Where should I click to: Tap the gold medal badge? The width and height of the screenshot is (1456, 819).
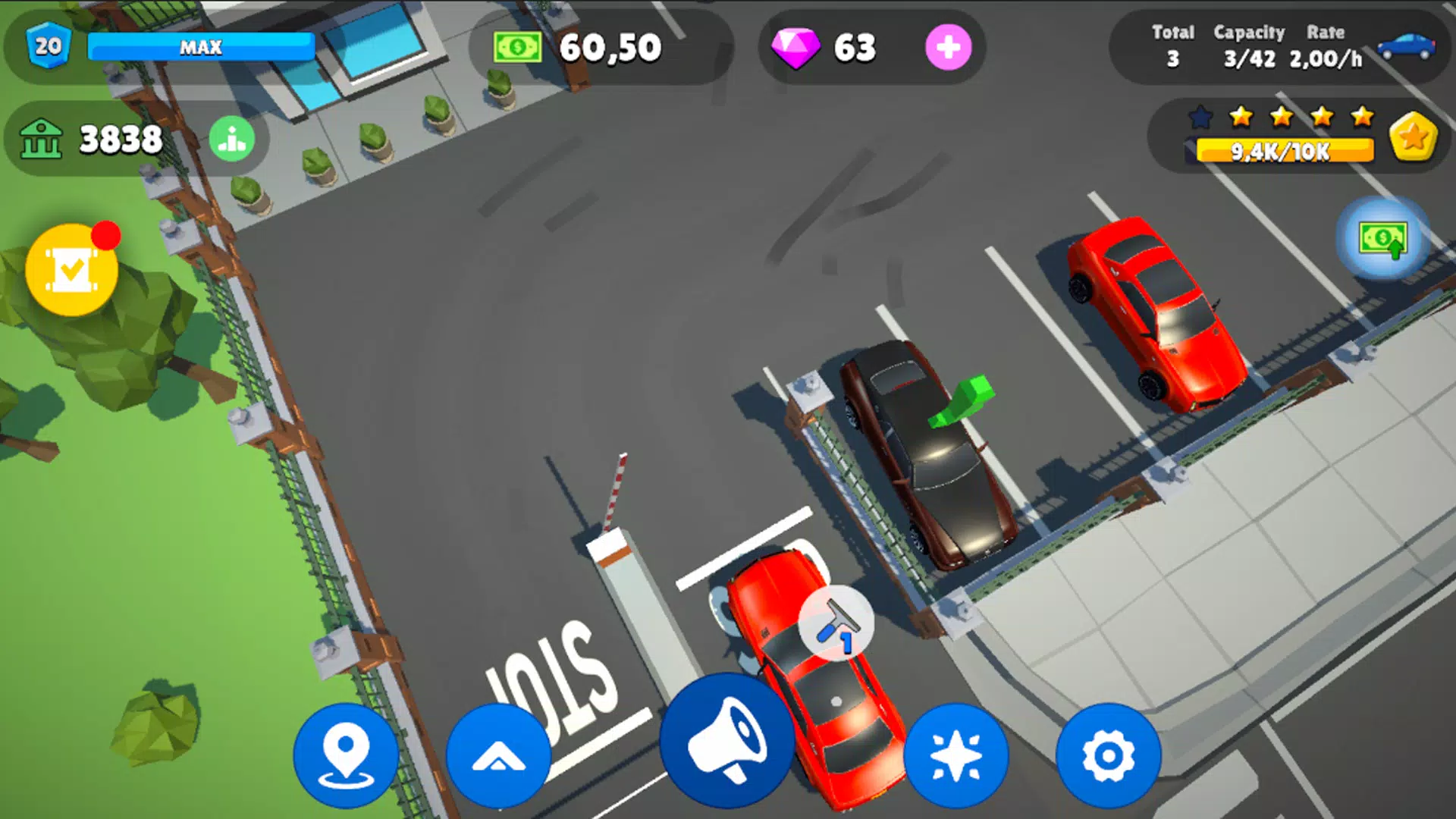[1412, 138]
